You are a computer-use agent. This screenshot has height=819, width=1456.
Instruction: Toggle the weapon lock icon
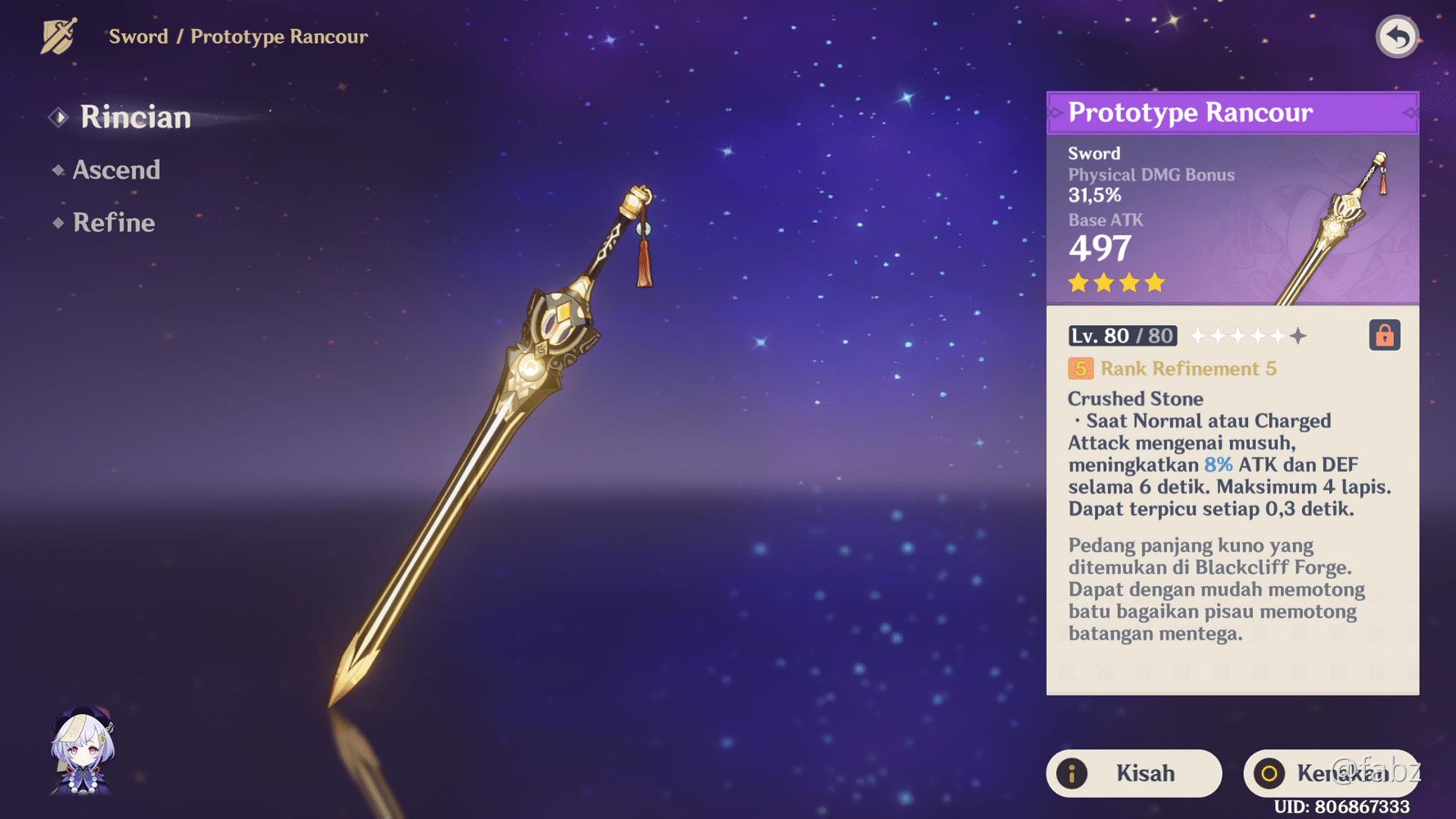[1384, 336]
